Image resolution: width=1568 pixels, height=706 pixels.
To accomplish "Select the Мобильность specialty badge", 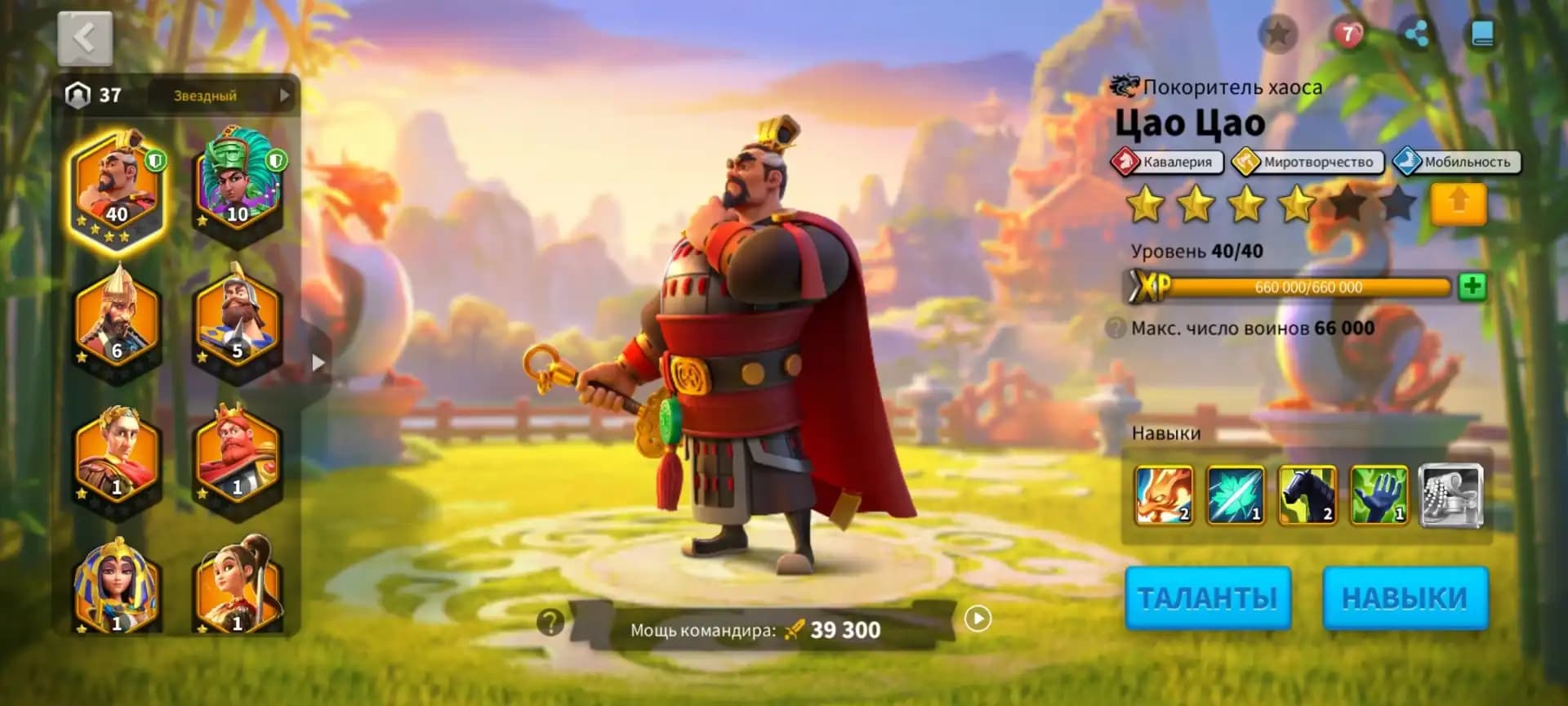I will [1457, 163].
